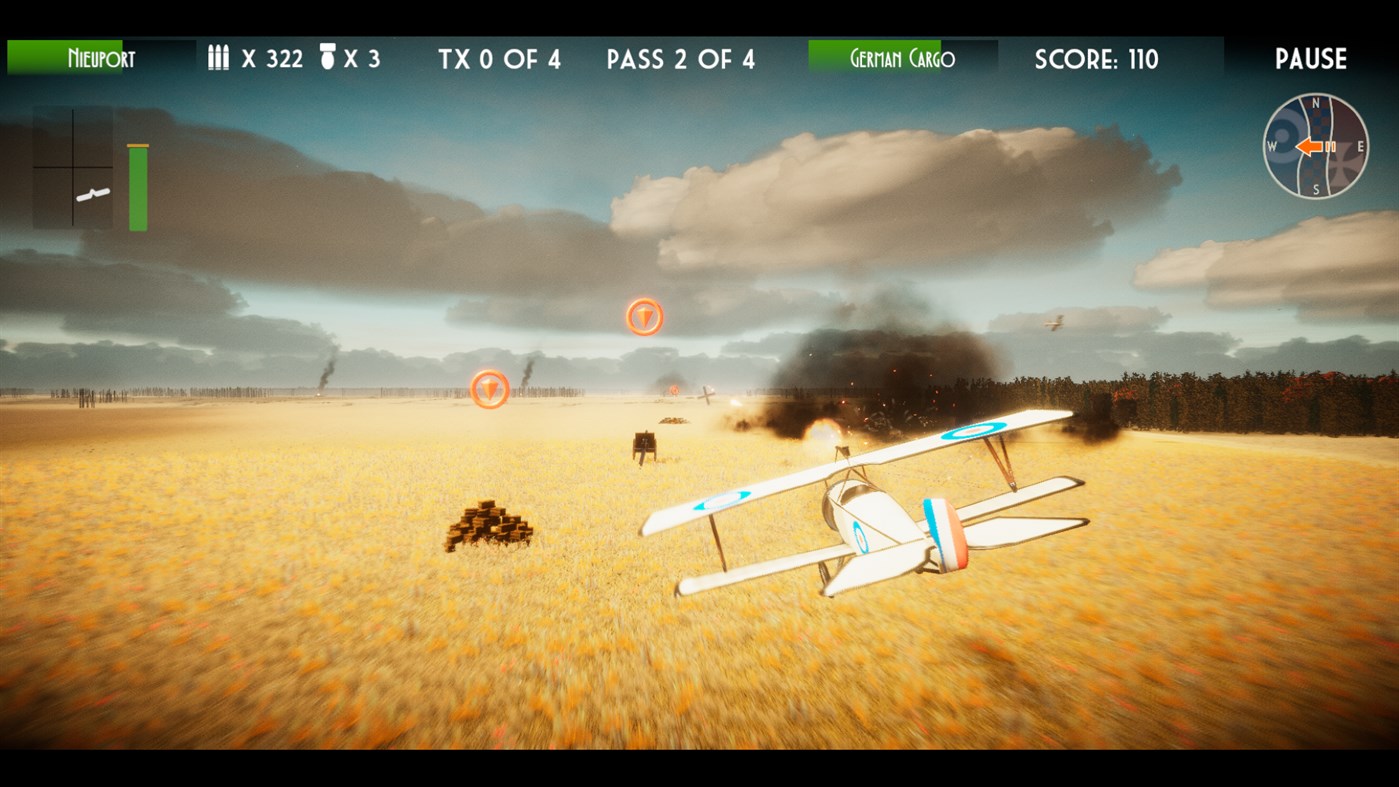Image resolution: width=1399 pixels, height=787 pixels.
Task: Click the distant orange waypoint marker
Action: pyautogui.click(x=643, y=315)
